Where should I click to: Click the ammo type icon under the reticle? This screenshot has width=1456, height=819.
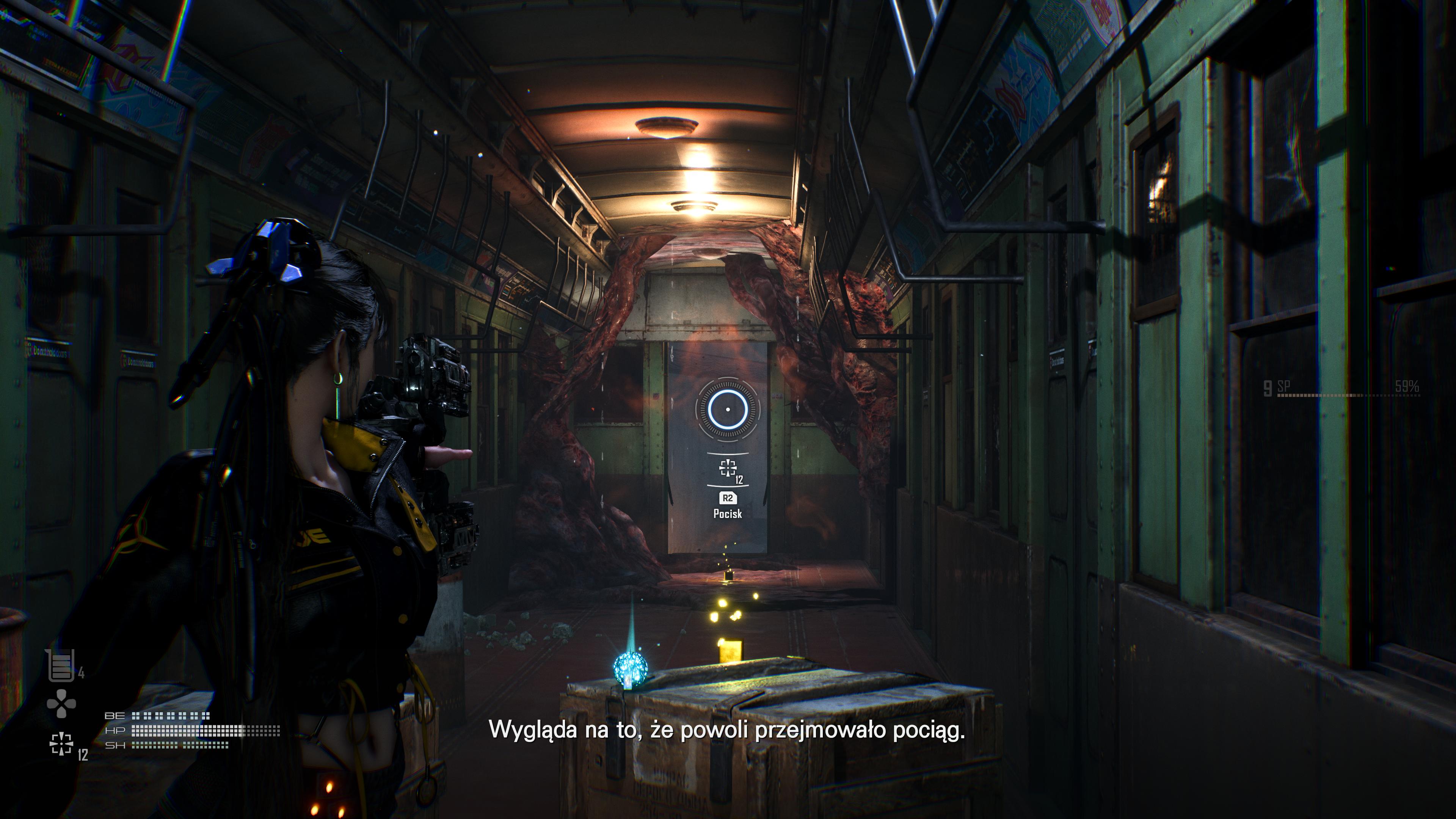tap(728, 468)
